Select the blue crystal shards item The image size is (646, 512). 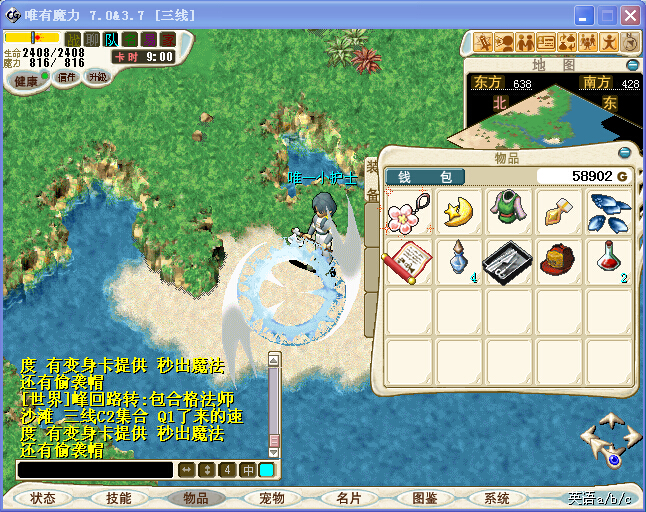(x=609, y=212)
